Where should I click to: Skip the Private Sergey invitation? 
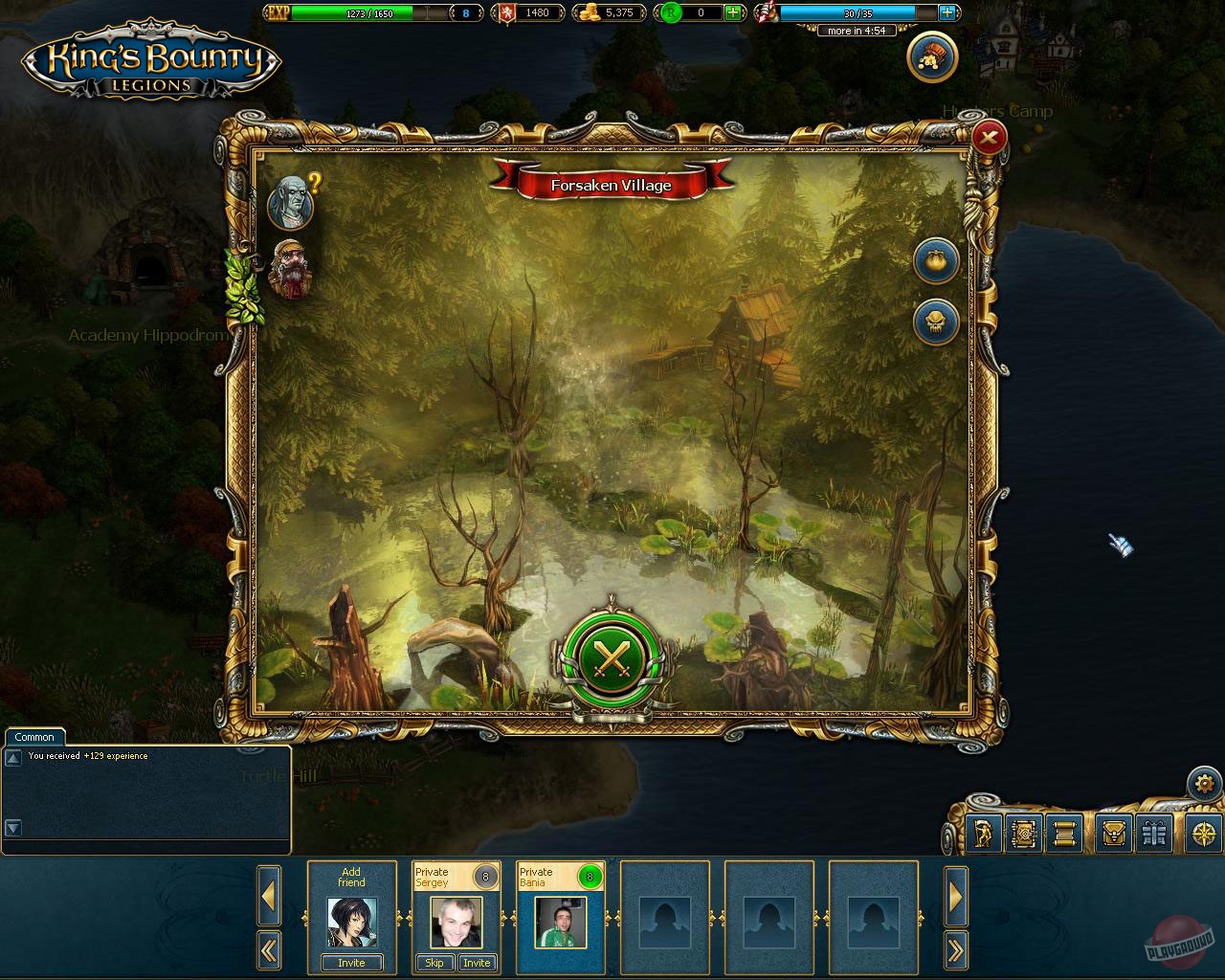pos(434,964)
